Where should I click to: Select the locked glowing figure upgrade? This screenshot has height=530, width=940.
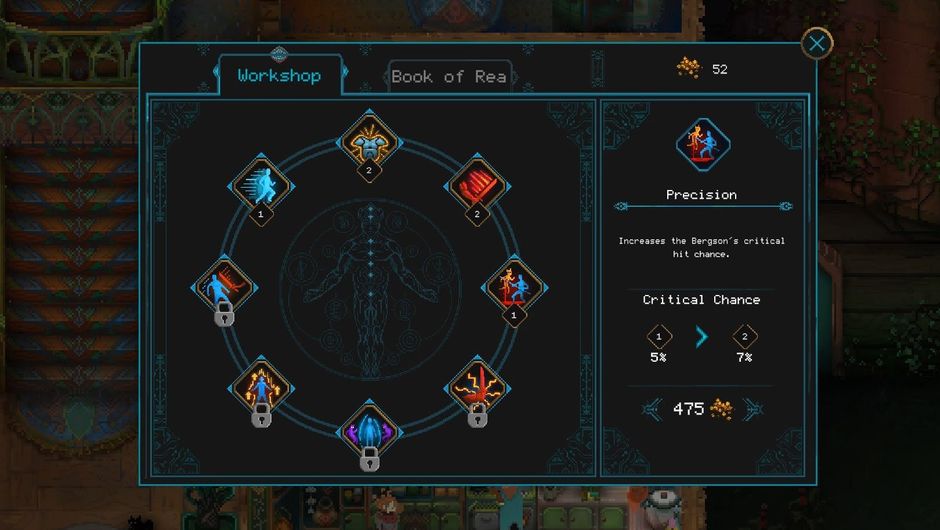click(261, 387)
